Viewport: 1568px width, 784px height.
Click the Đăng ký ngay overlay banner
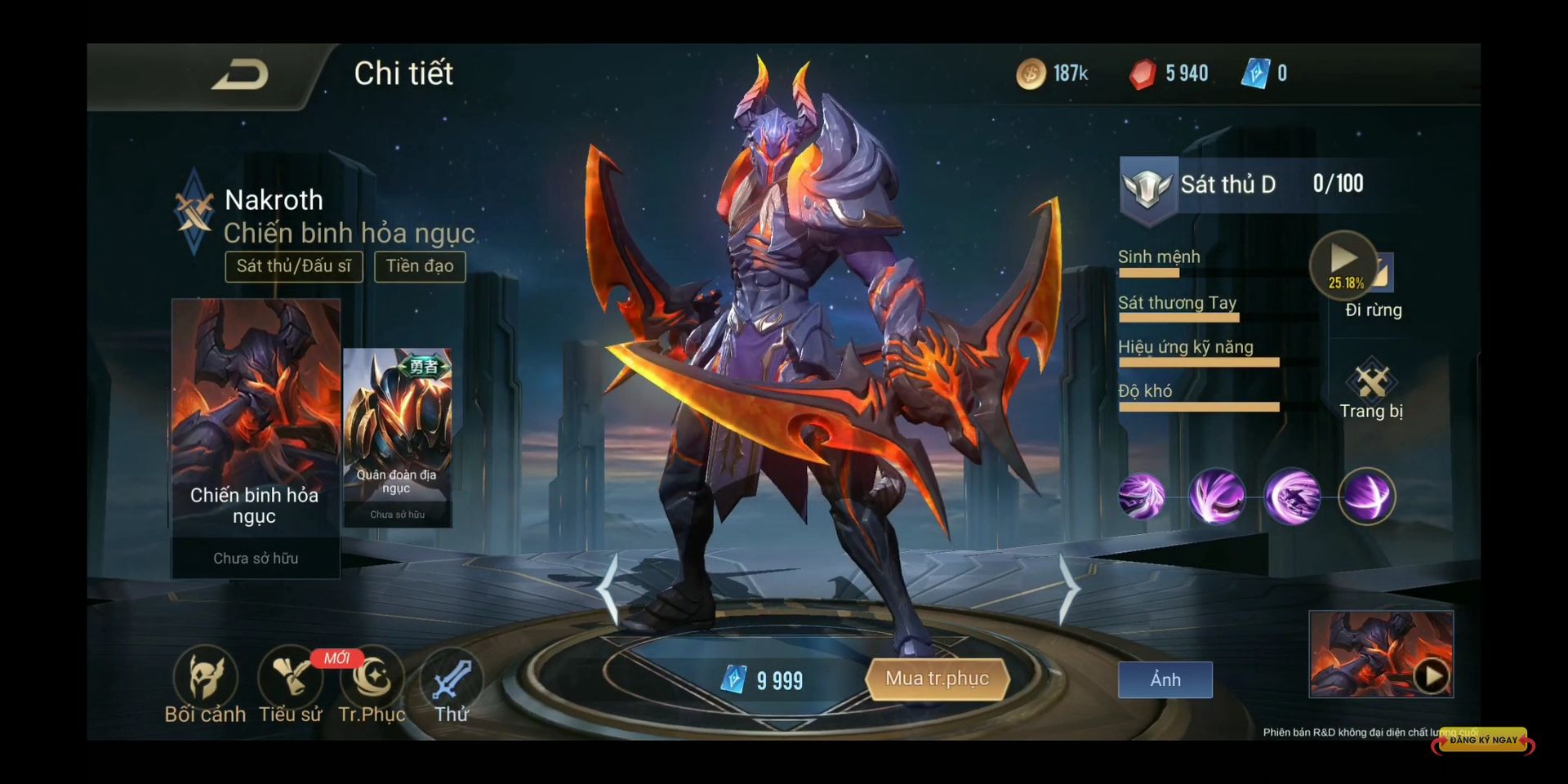pos(1483,741)
